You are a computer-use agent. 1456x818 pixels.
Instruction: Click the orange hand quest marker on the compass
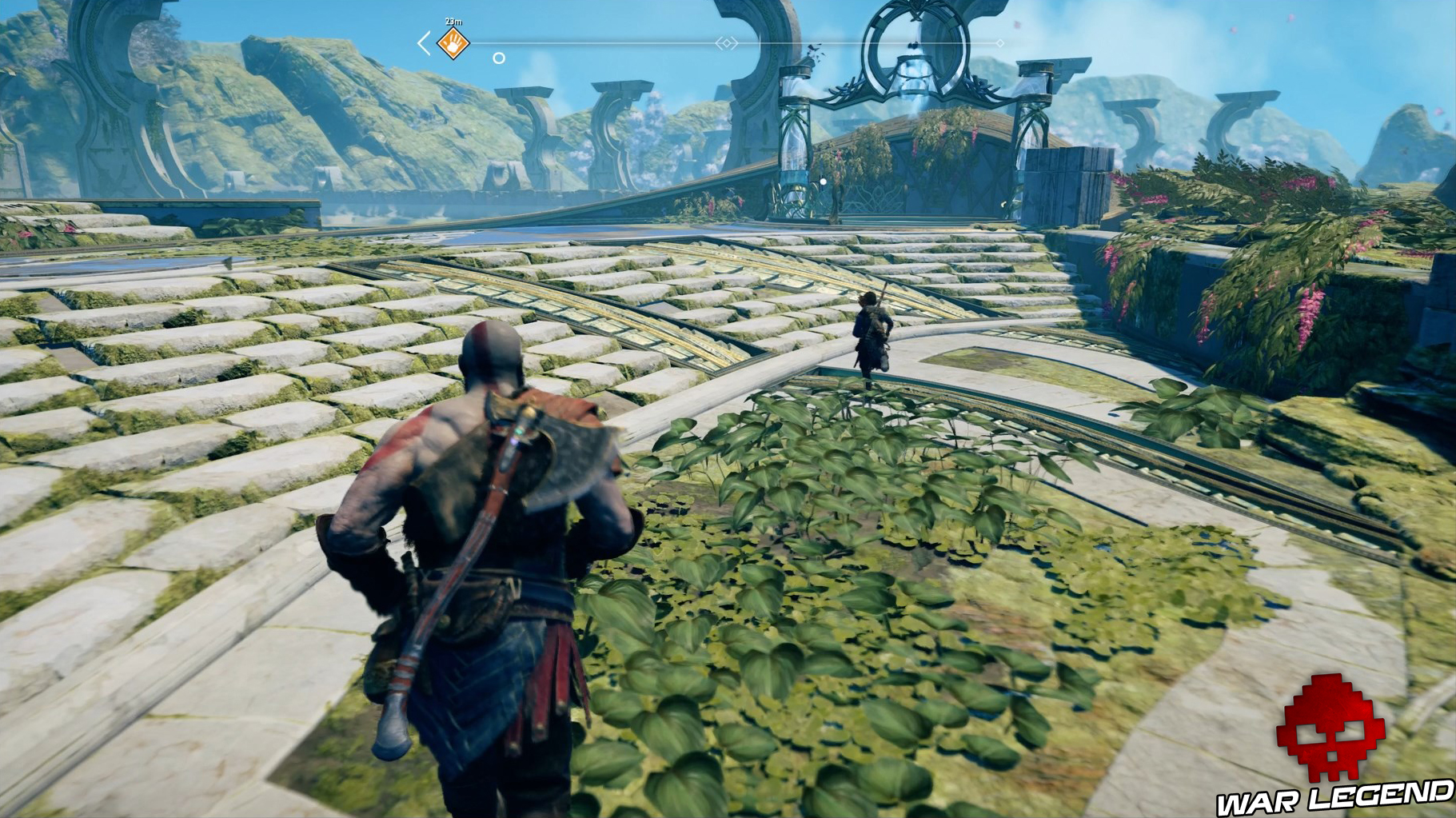pyautogui.click(x=453, y=43)
